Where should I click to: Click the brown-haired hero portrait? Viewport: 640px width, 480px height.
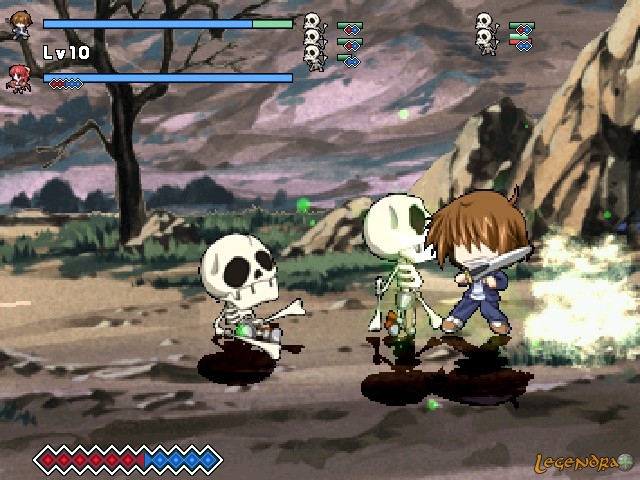pos(20,26)
